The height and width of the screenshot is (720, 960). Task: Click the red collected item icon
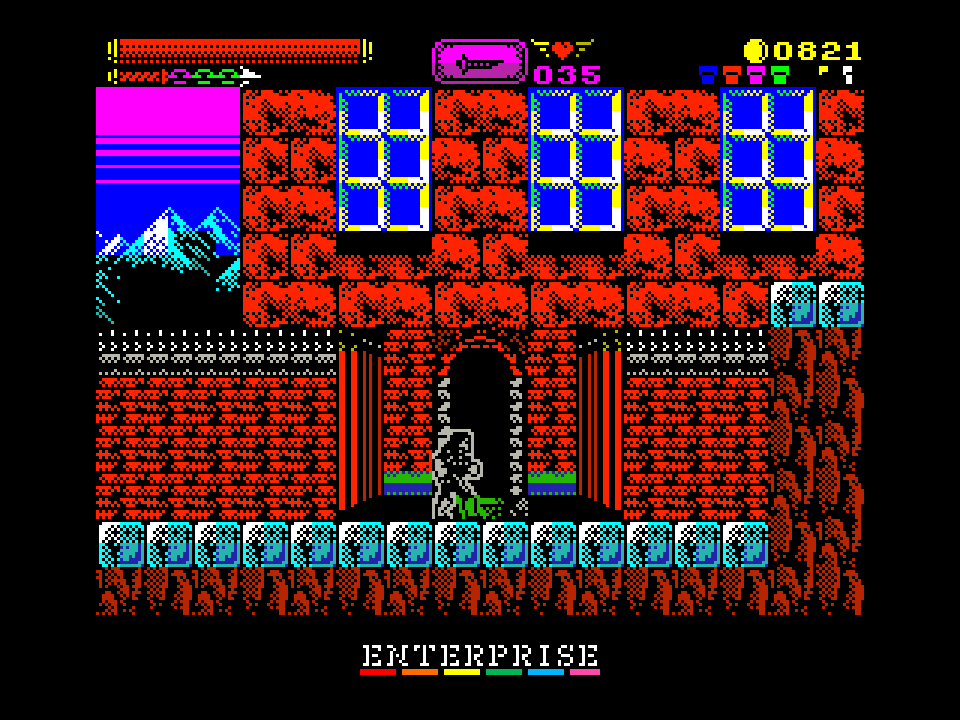732,74
